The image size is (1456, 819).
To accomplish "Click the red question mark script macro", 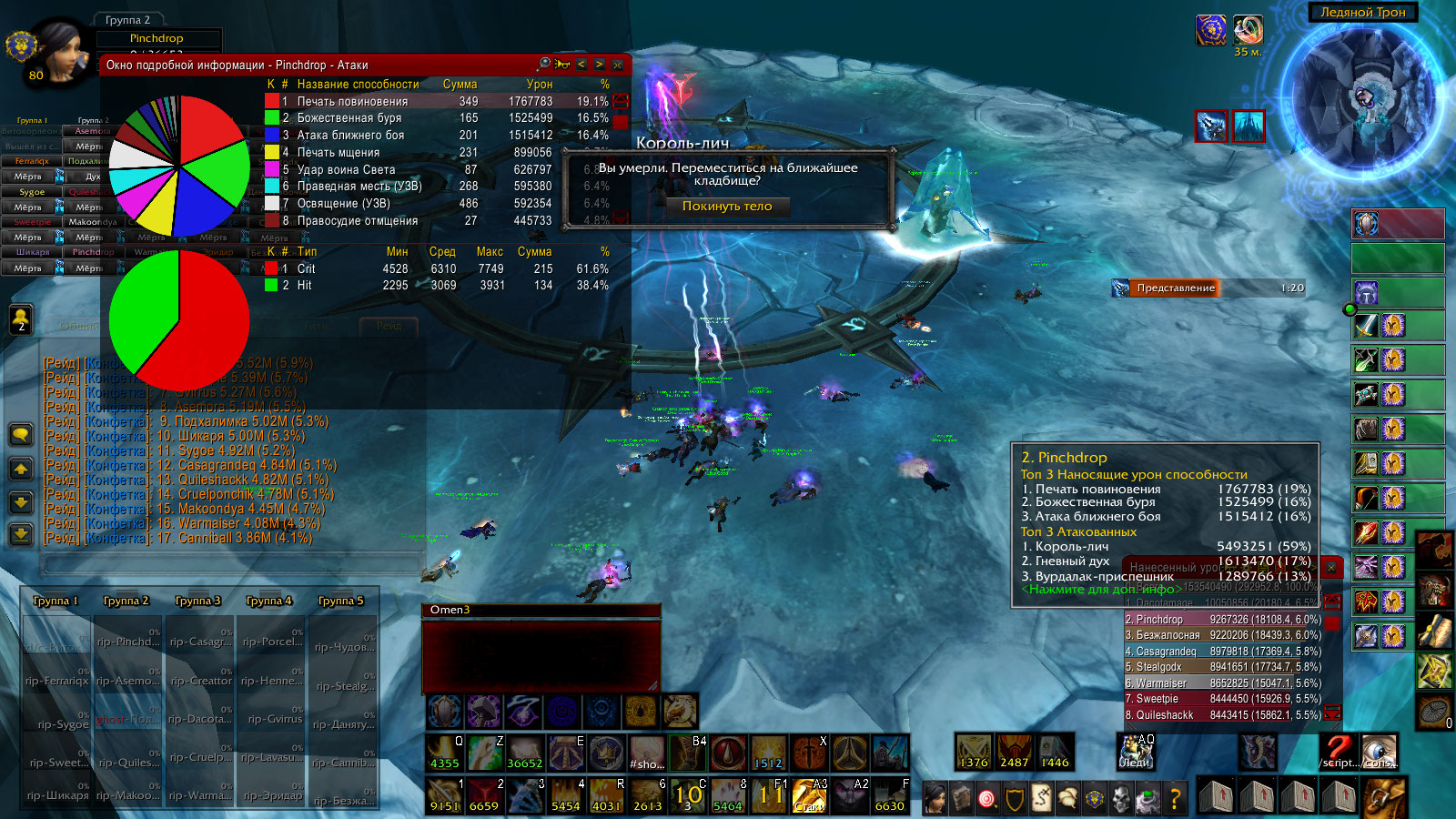I will (1338, 752).
